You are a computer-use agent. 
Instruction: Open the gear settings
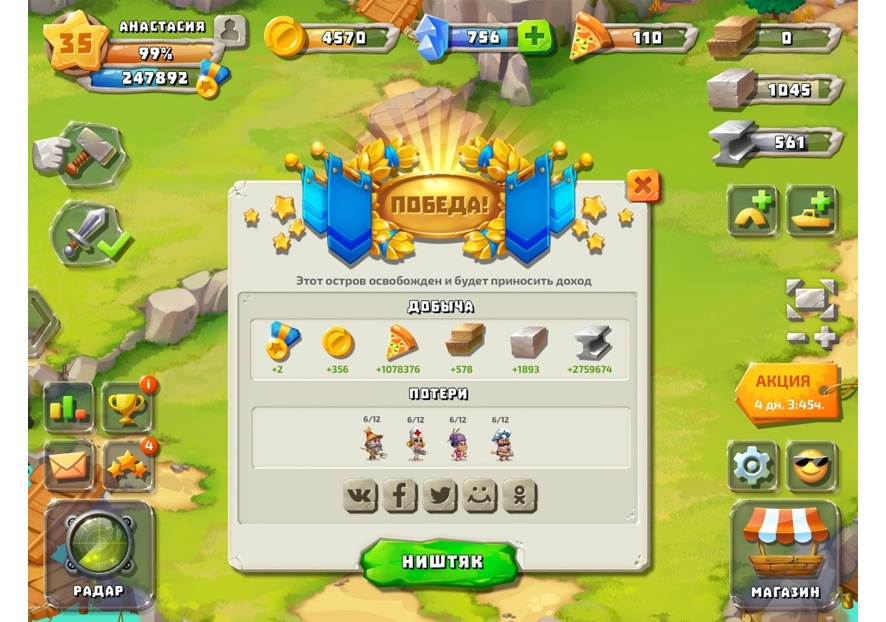tap(752, 466)
